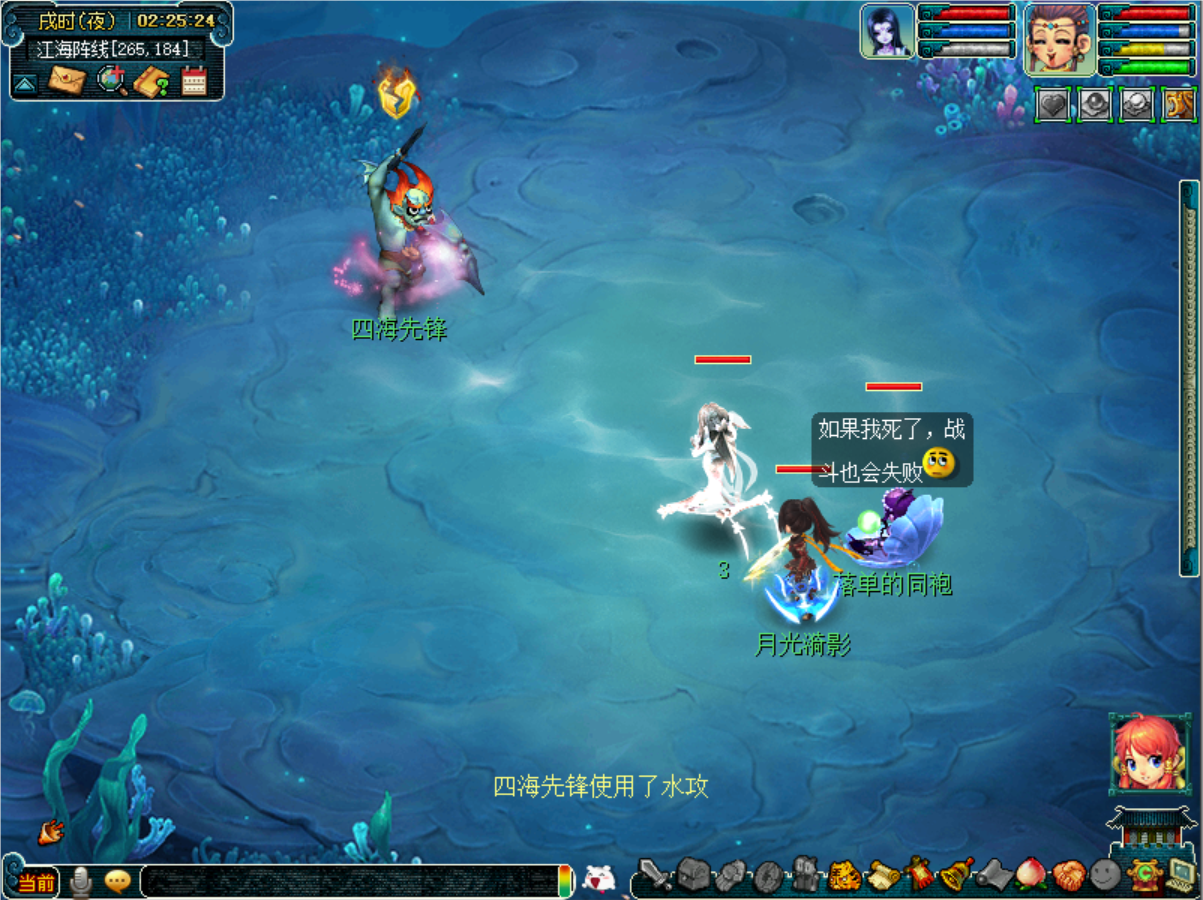Collapse the top-left info panel arrow
The image size is (1203, 900).
[x=25, y=83]
